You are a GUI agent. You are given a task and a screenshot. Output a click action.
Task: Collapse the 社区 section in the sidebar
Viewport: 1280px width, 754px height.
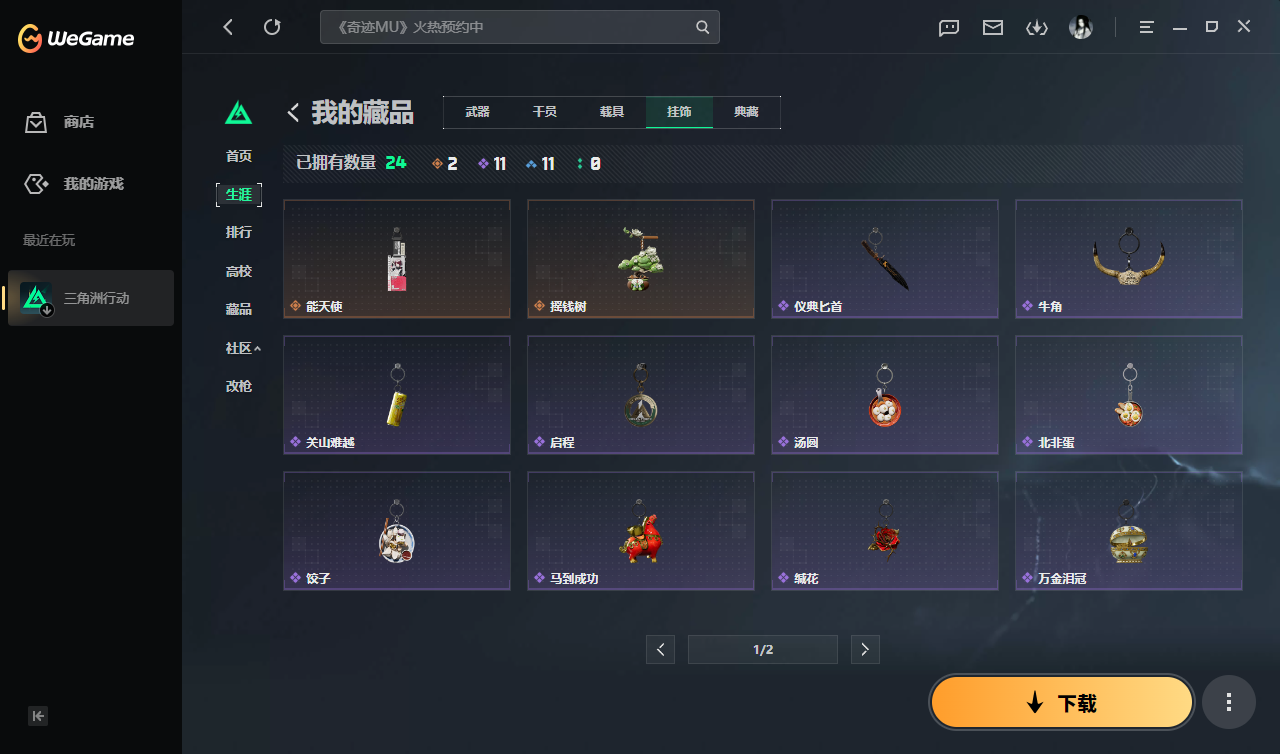click(239, 347)
